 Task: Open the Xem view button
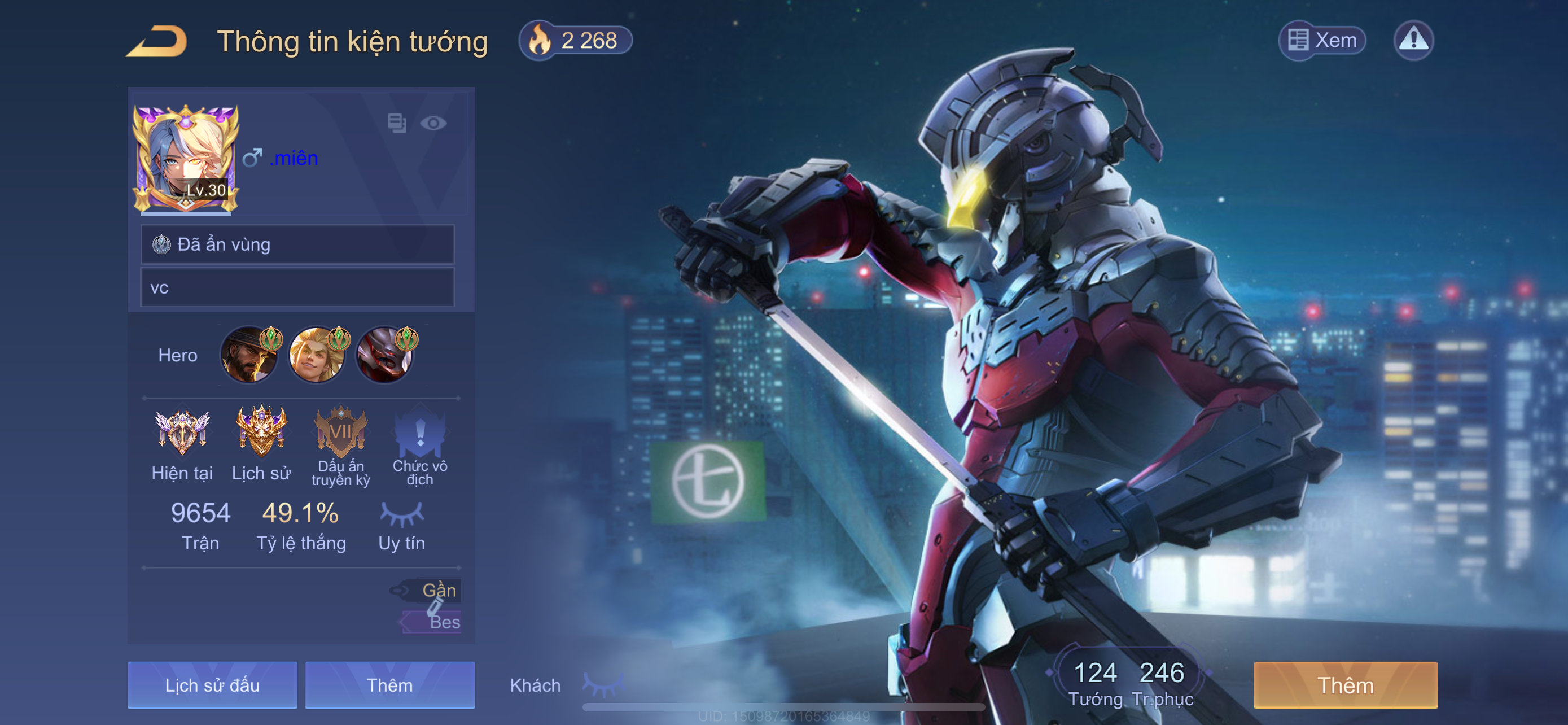[x=1321, y=40]
